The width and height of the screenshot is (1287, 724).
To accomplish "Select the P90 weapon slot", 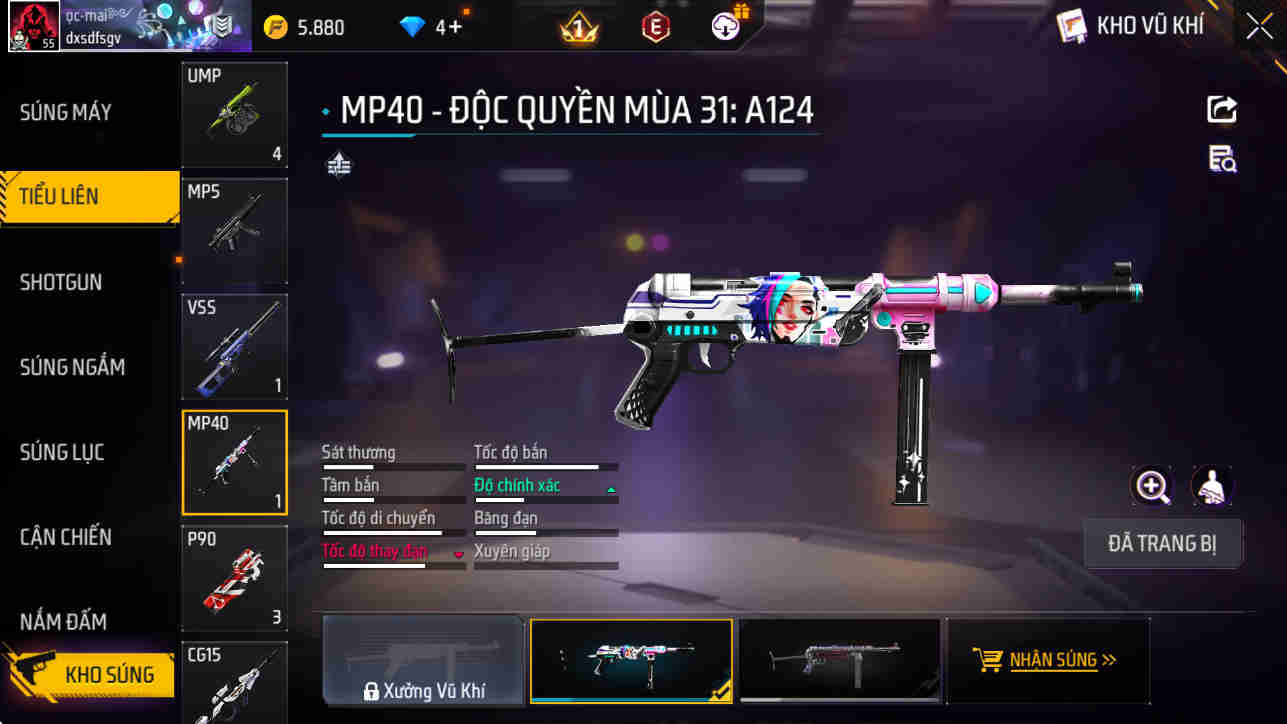I will click(x=234, y=578).
